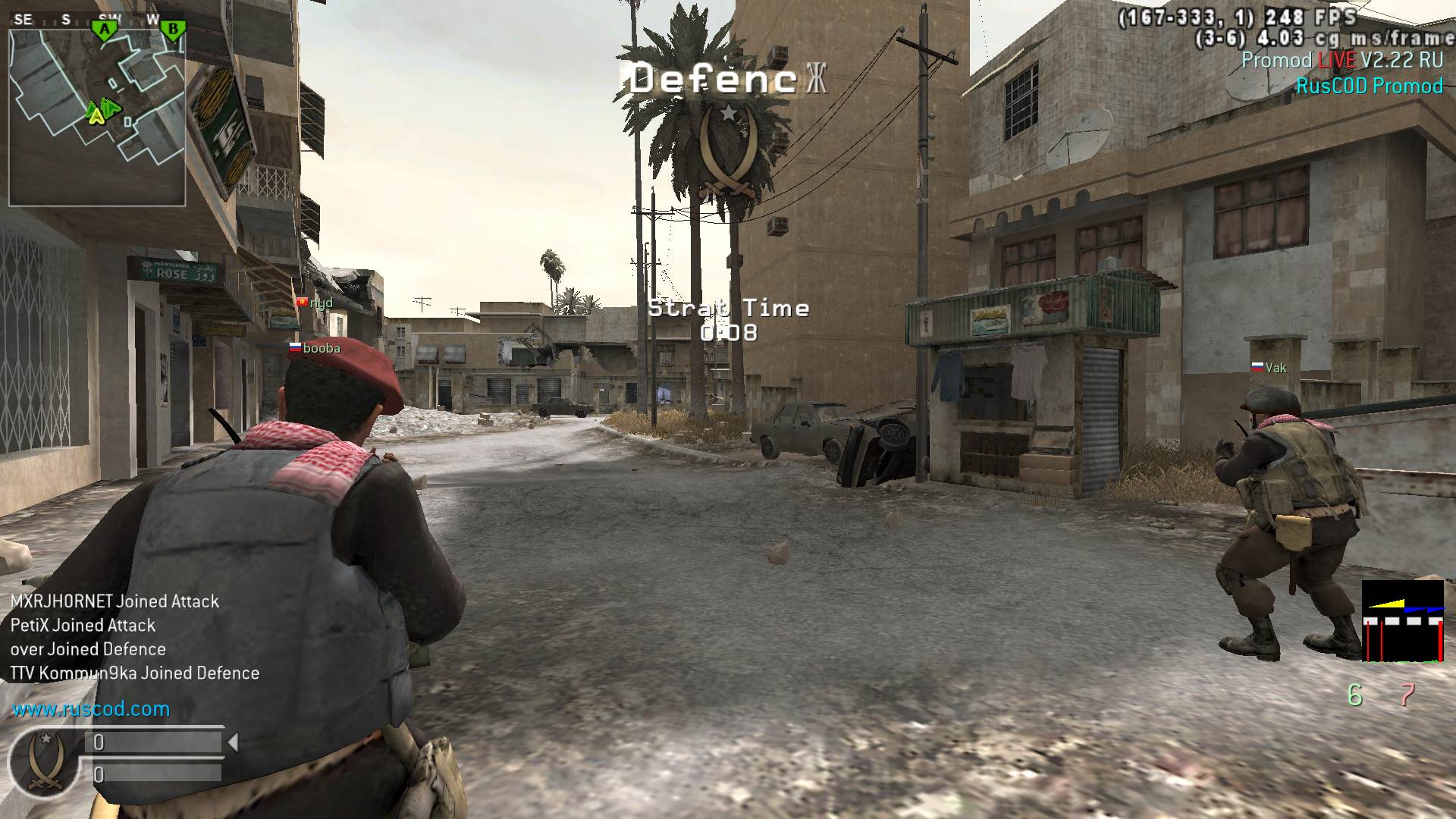Select the green A objective marker on the compass
The image size is (1456, 819).
105,30
